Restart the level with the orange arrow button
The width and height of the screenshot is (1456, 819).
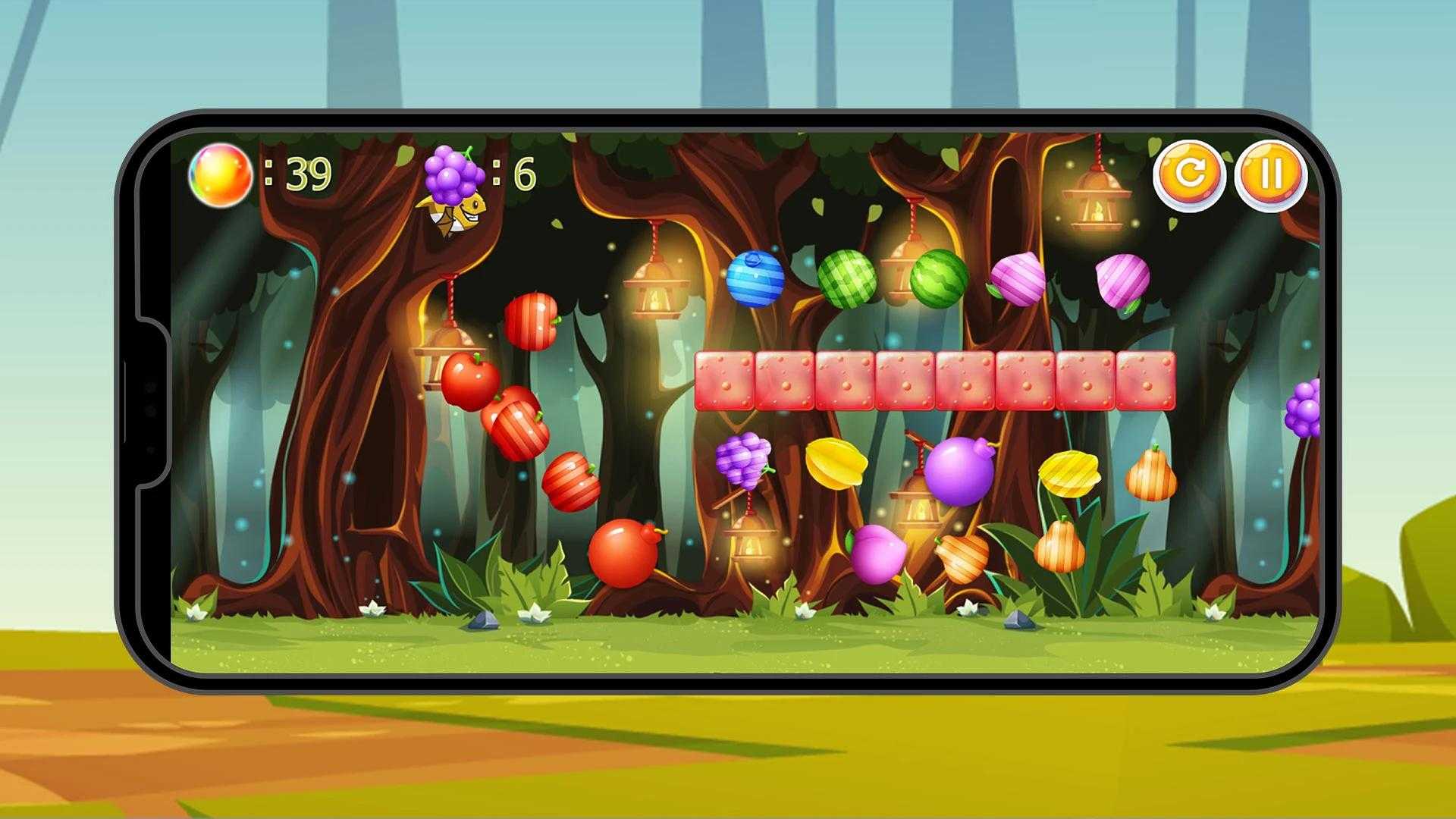point(1188,174)
